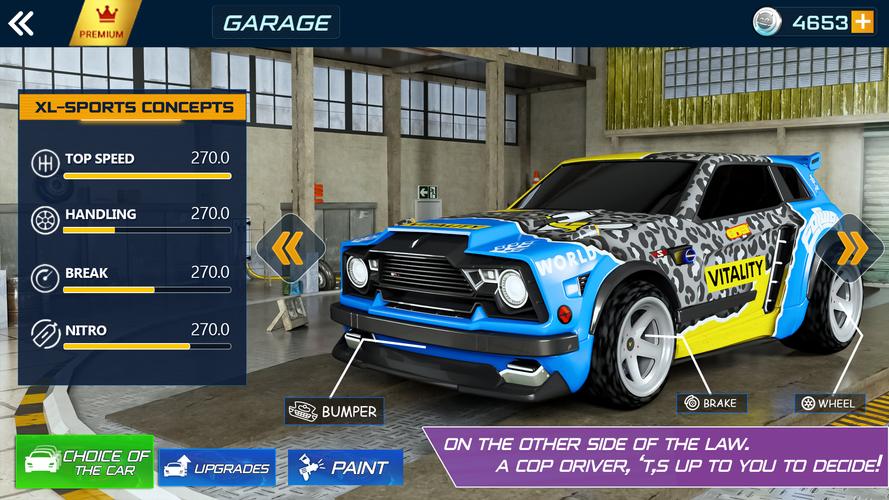Screen dimensions: 889x500
Task: Go back using the double-arrow button
Action: 21,23
